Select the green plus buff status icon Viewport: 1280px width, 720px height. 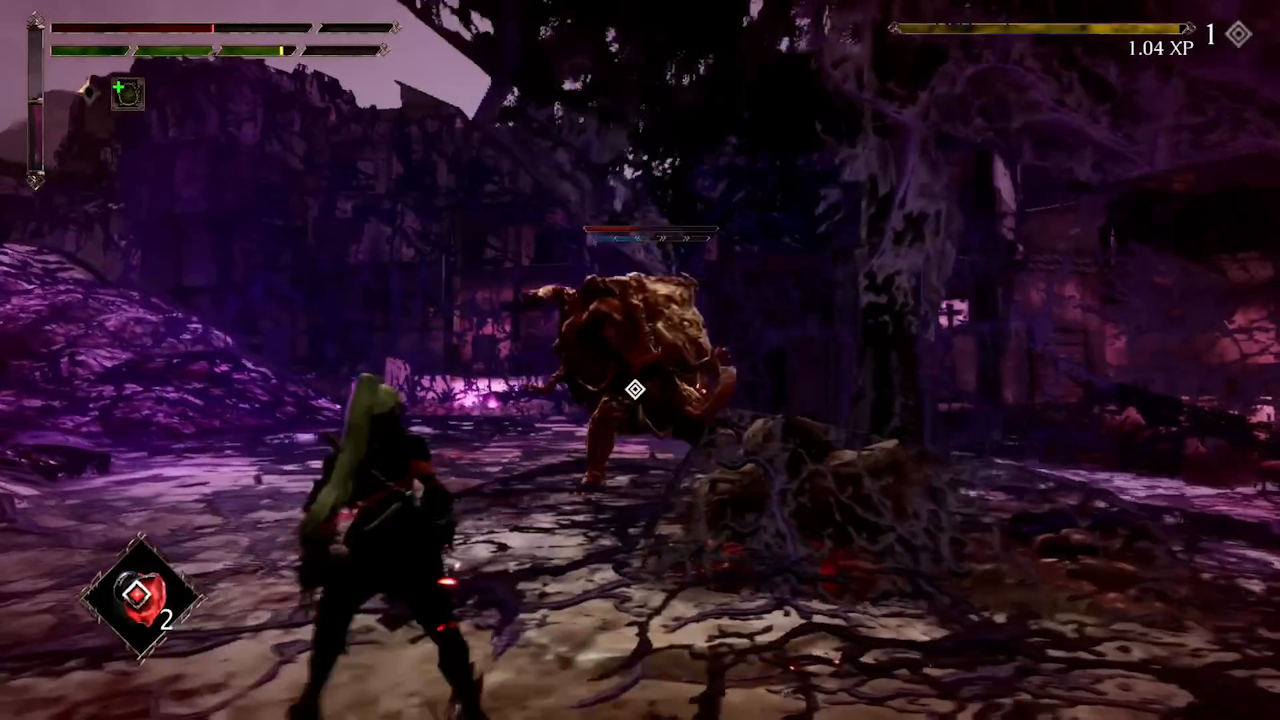[x=127, y=94]
